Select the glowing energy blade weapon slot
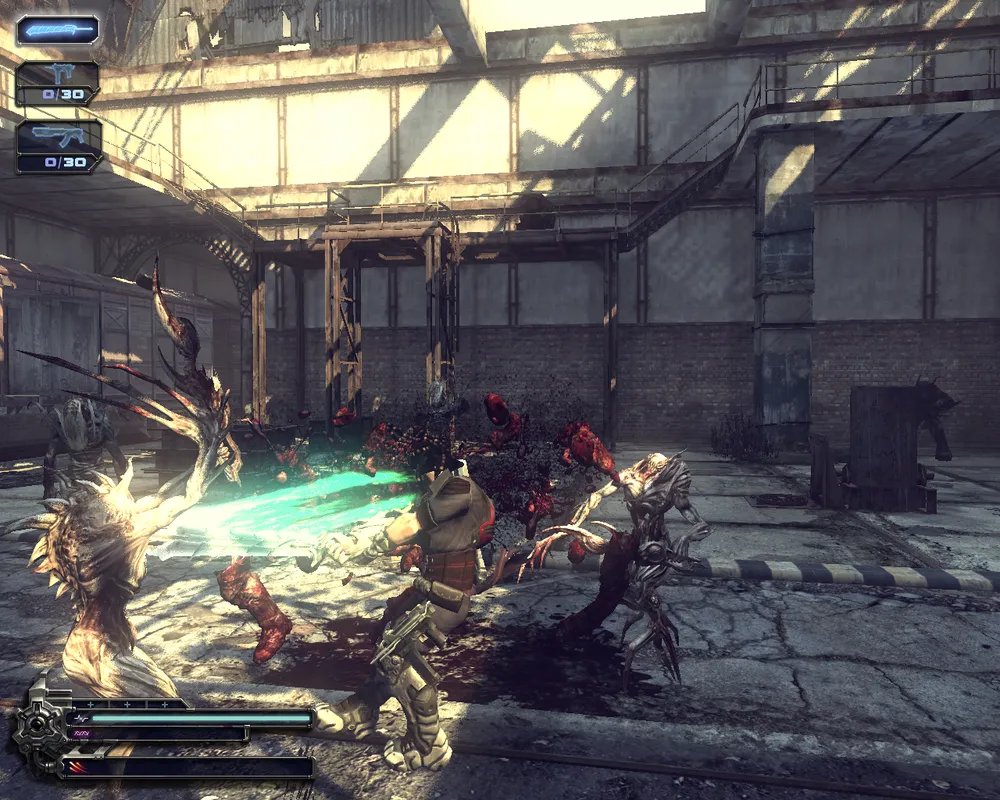Viewport: 1000px width, 800px height. pyautogui.click(x=57, y=30)
